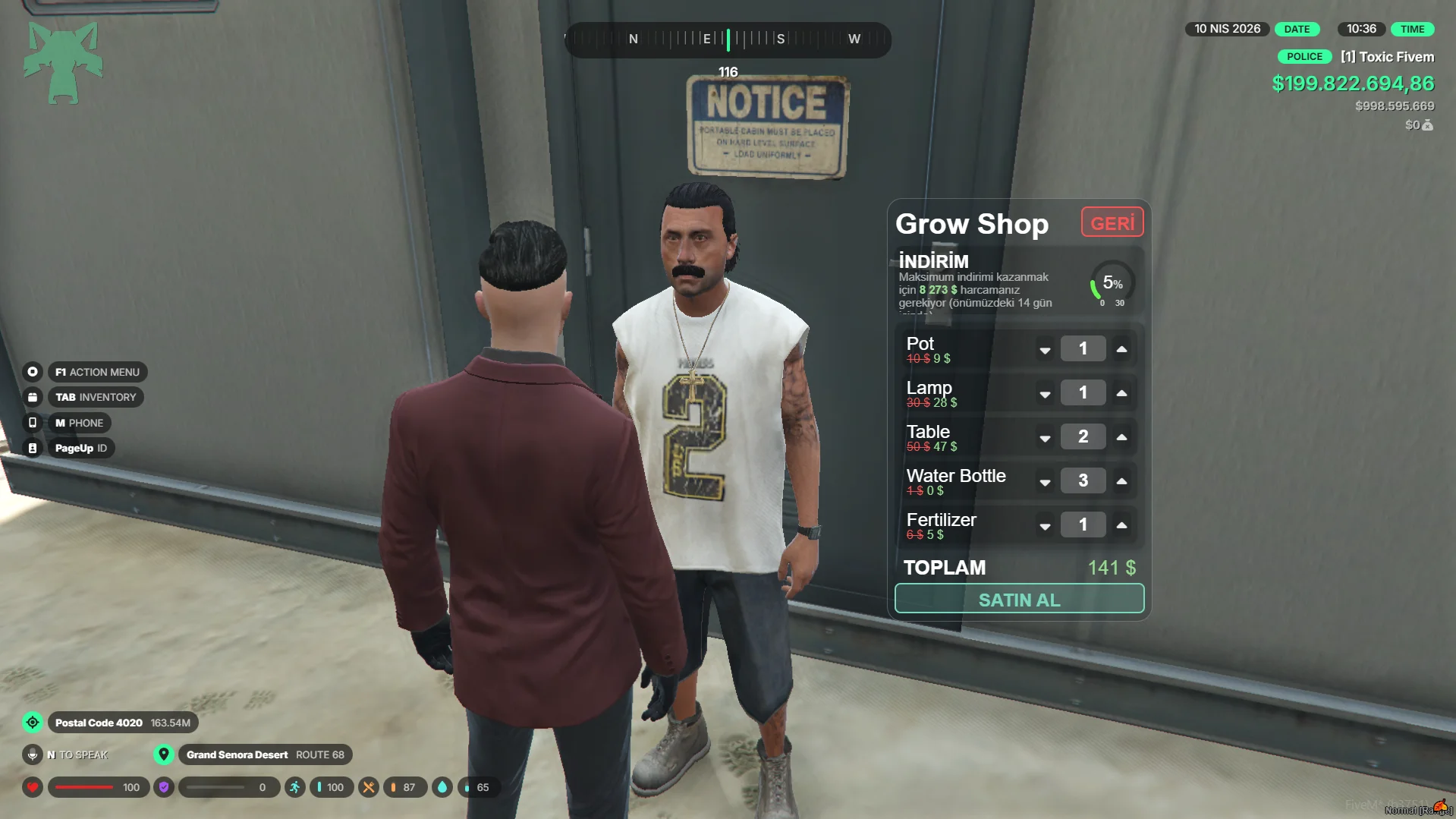Screen dimensions: 1456x819
Task: Select the Lamp quantity field
Action: [x=1083, y=392]
